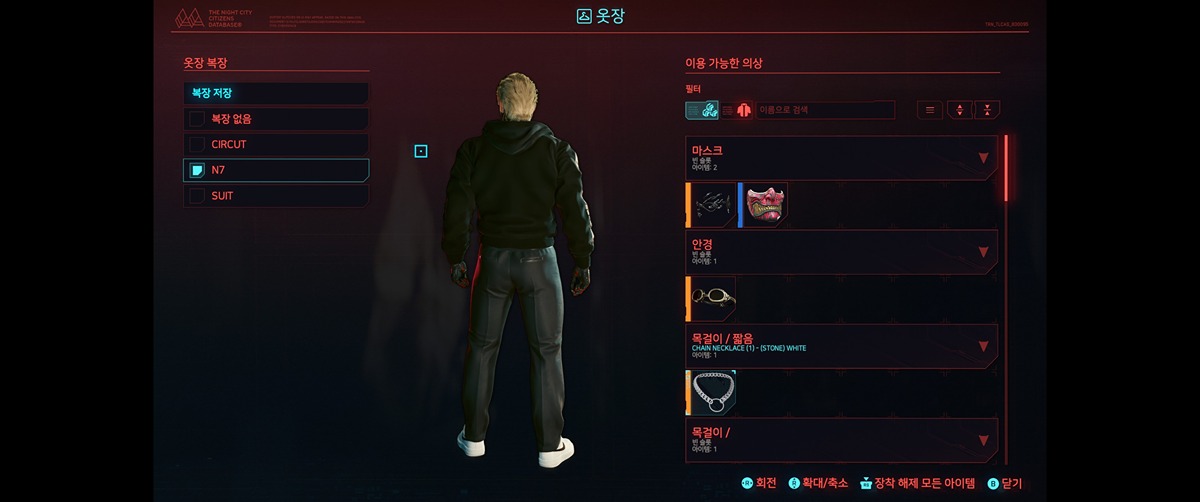Collapse the 안경 glasses category

[983, 252]
